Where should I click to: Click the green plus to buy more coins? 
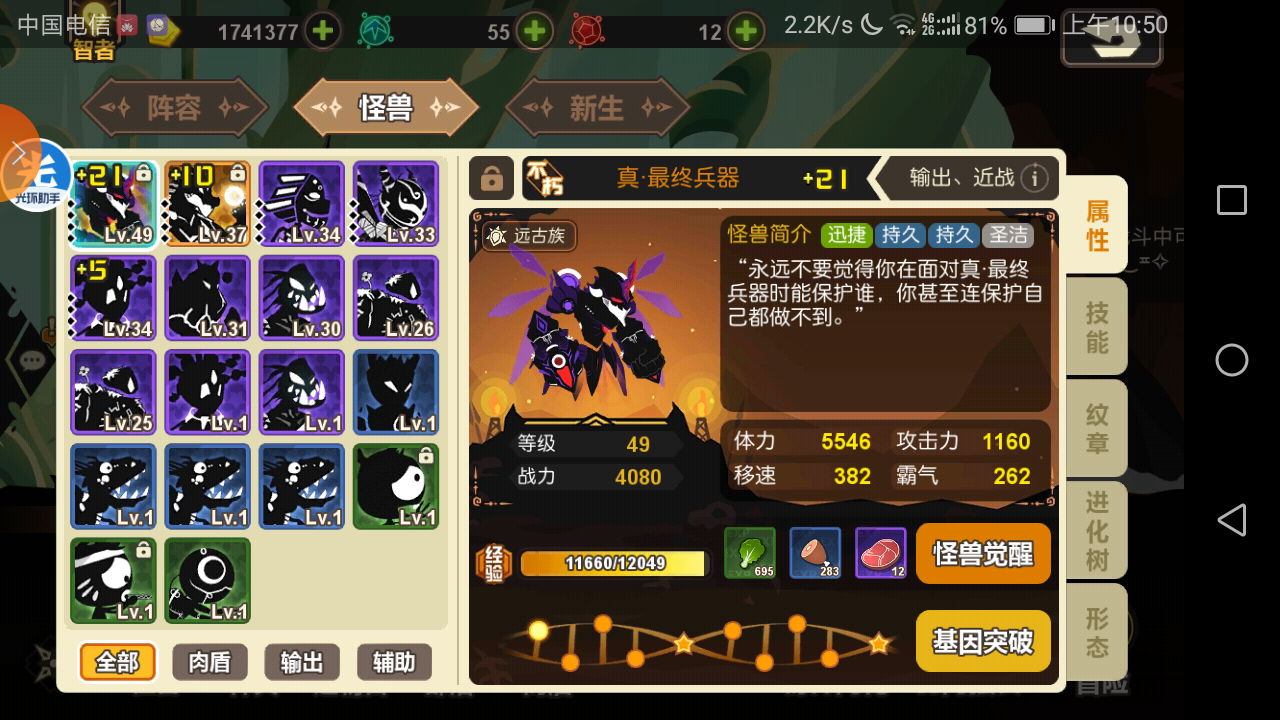[x=322, y=31]
